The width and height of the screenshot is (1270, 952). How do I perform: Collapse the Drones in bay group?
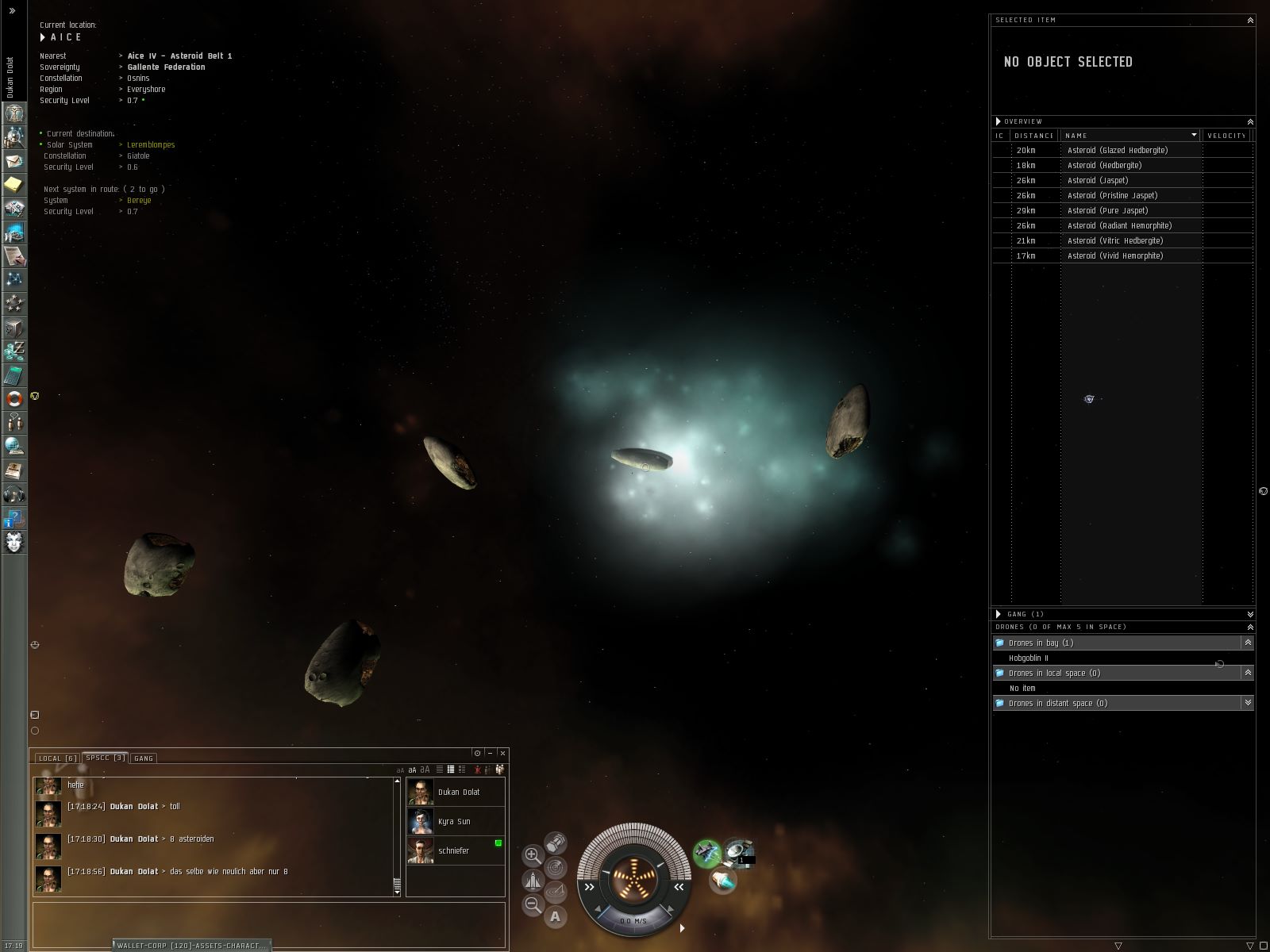tap(1248, 643)
